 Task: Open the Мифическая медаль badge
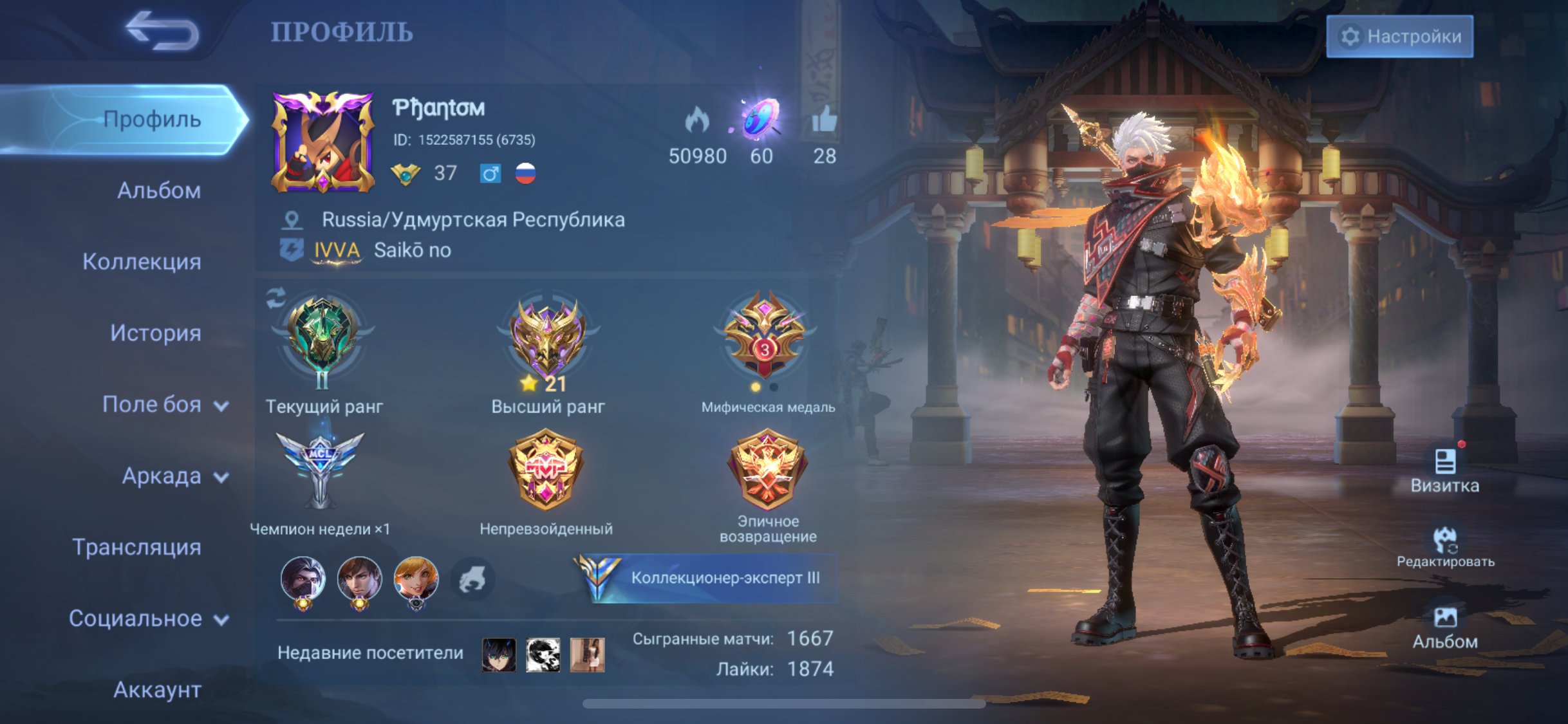tap(765, 338)
